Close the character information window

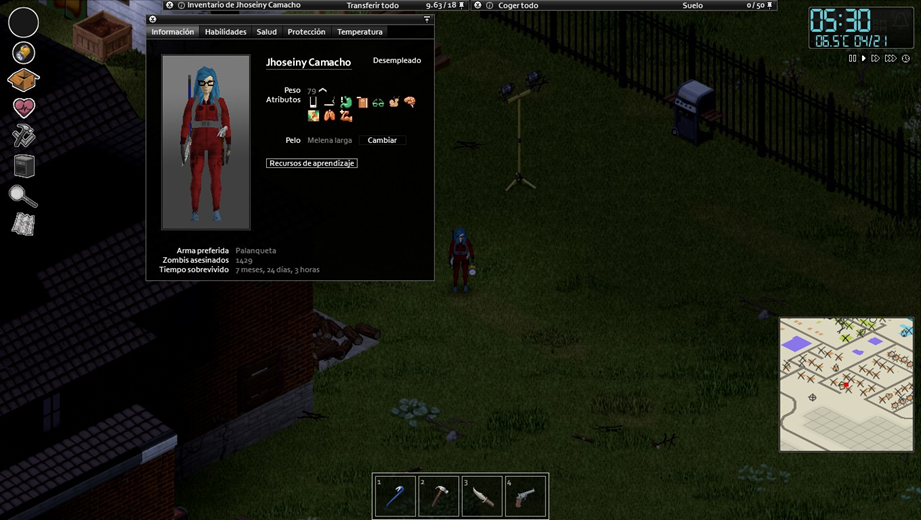(x=152, y=19)
